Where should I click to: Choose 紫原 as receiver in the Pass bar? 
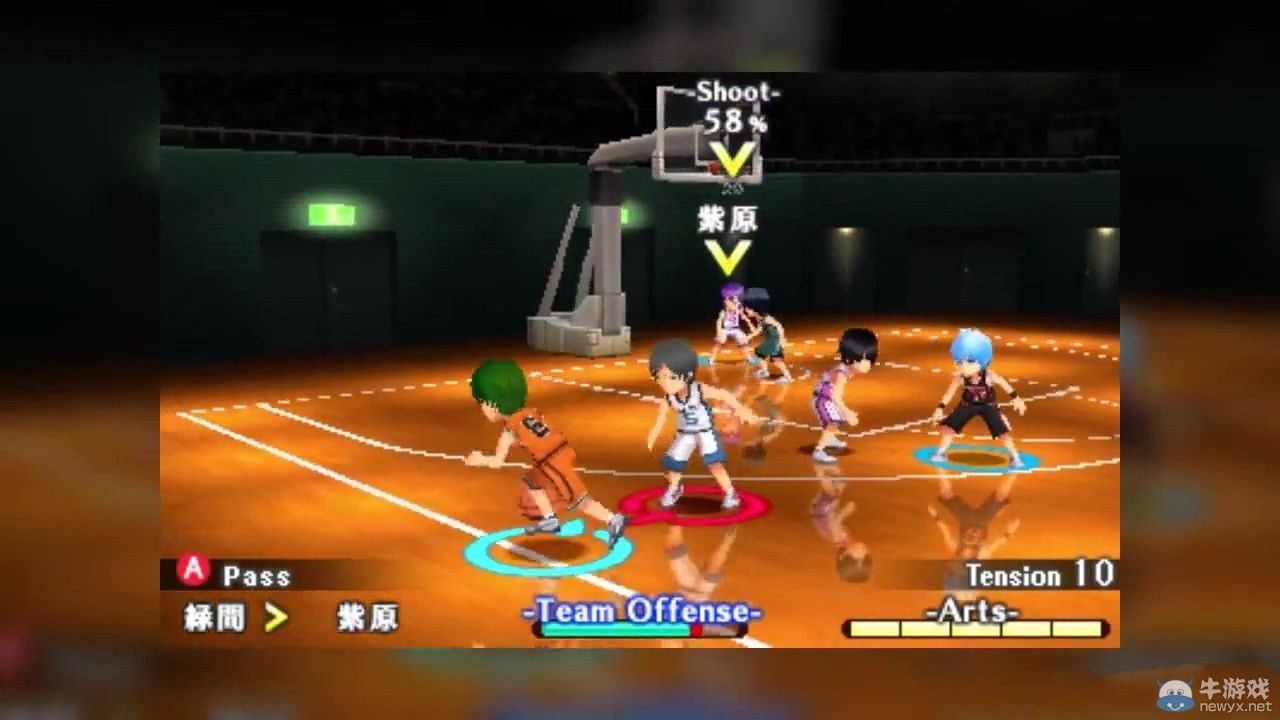(367, 618)
